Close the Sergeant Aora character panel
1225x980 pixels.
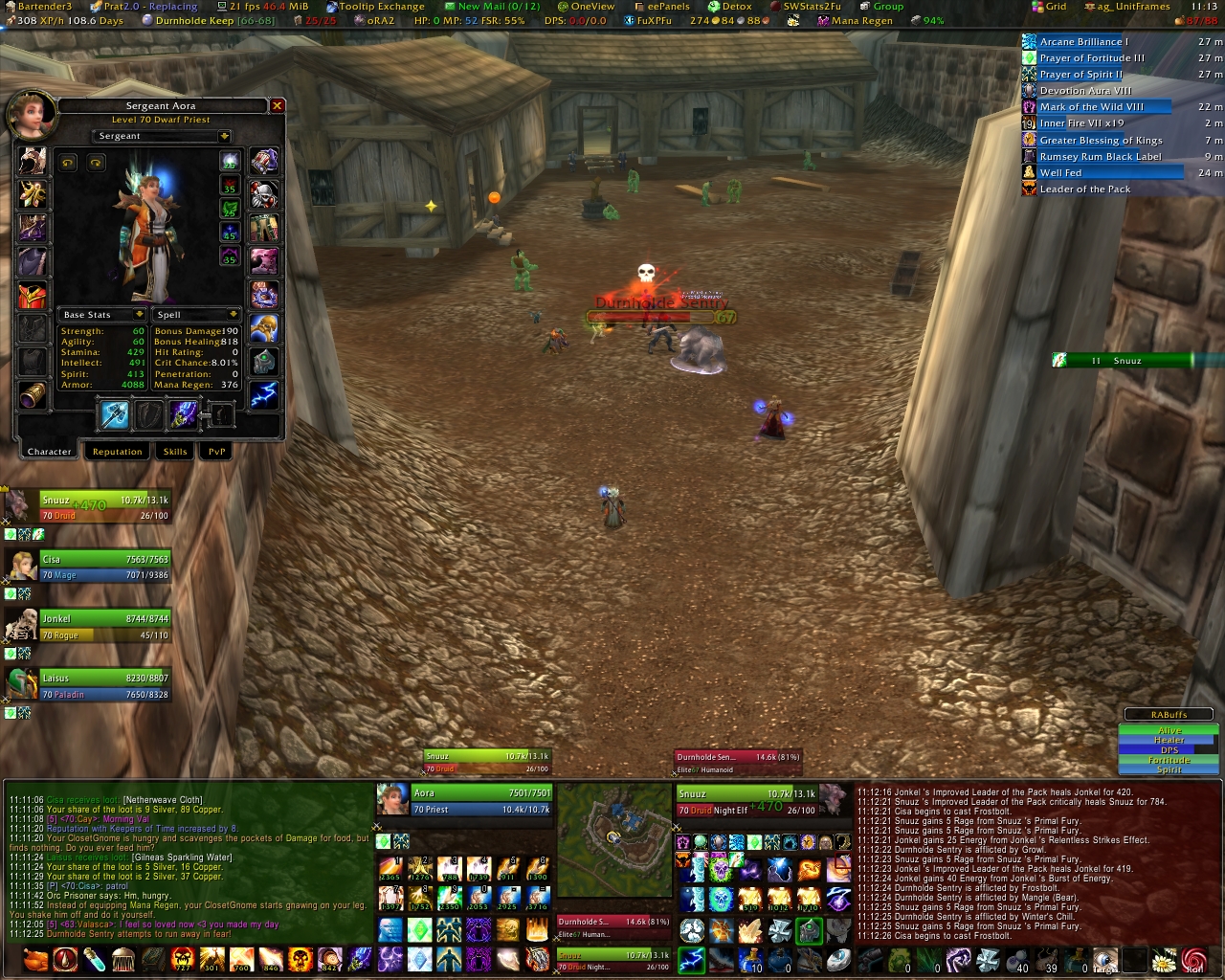(x=277, y=106)
